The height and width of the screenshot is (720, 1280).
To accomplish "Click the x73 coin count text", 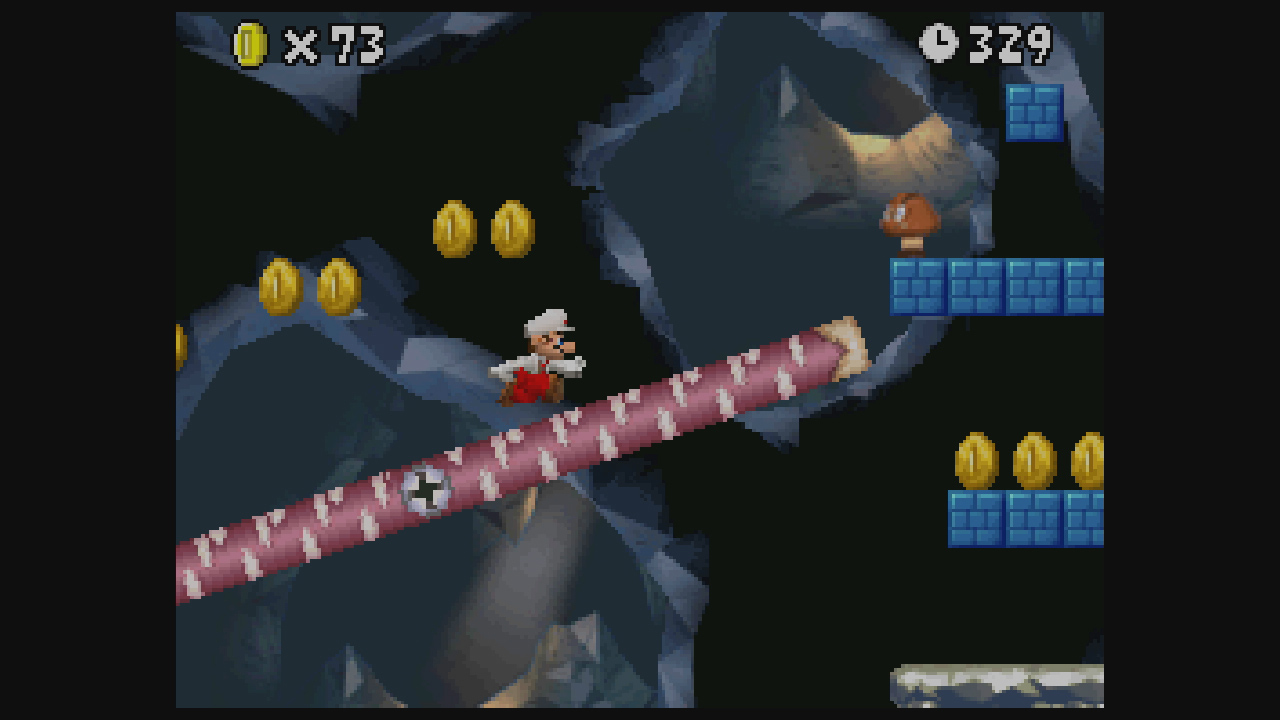I will [x=328, y=42].
